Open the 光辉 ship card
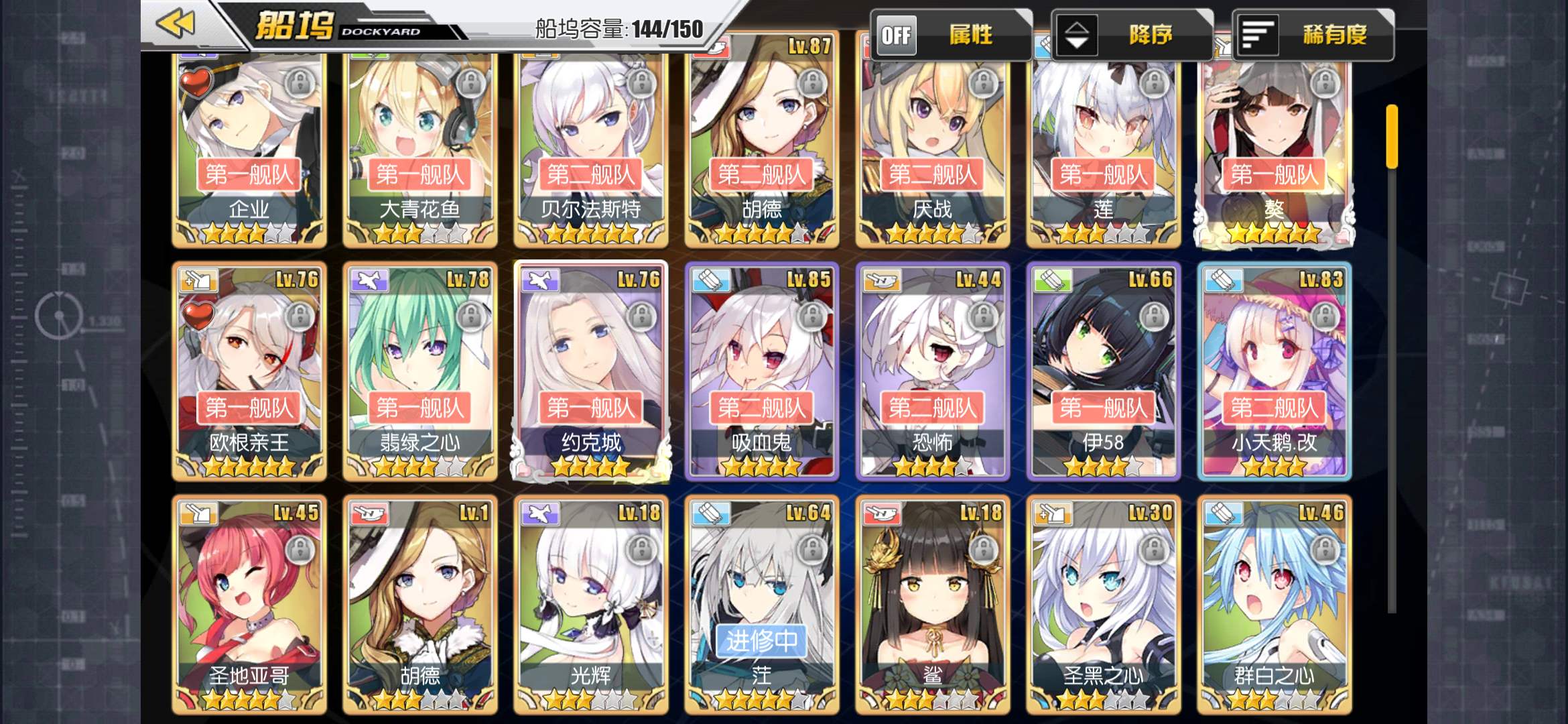The height and width of the screenshot is (724, 1568). (591, 603)
